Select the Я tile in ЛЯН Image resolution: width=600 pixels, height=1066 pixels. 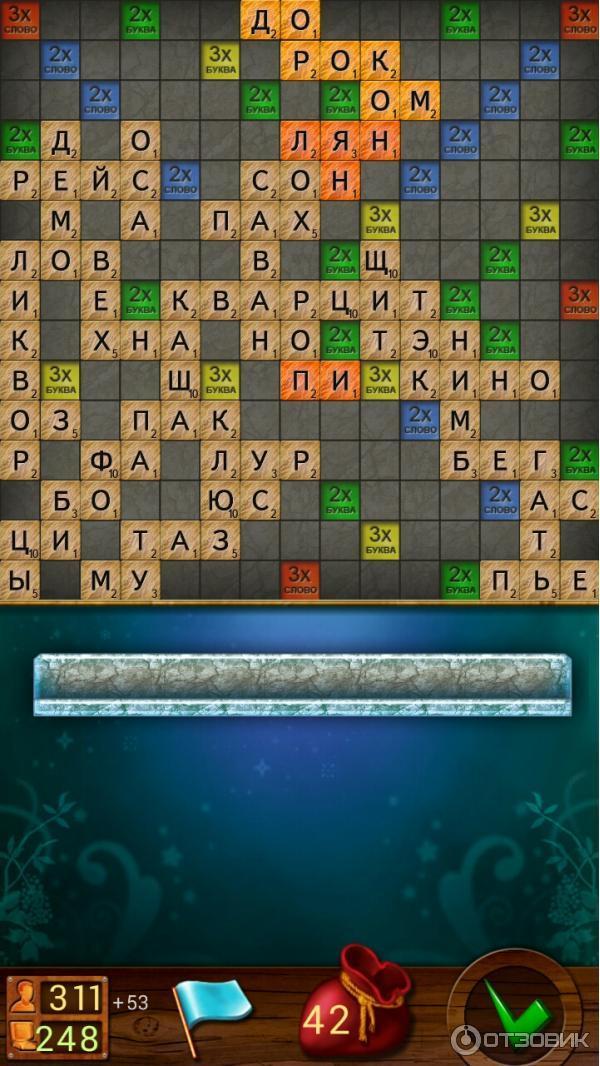pyautogui.click(x=340, y=140)
